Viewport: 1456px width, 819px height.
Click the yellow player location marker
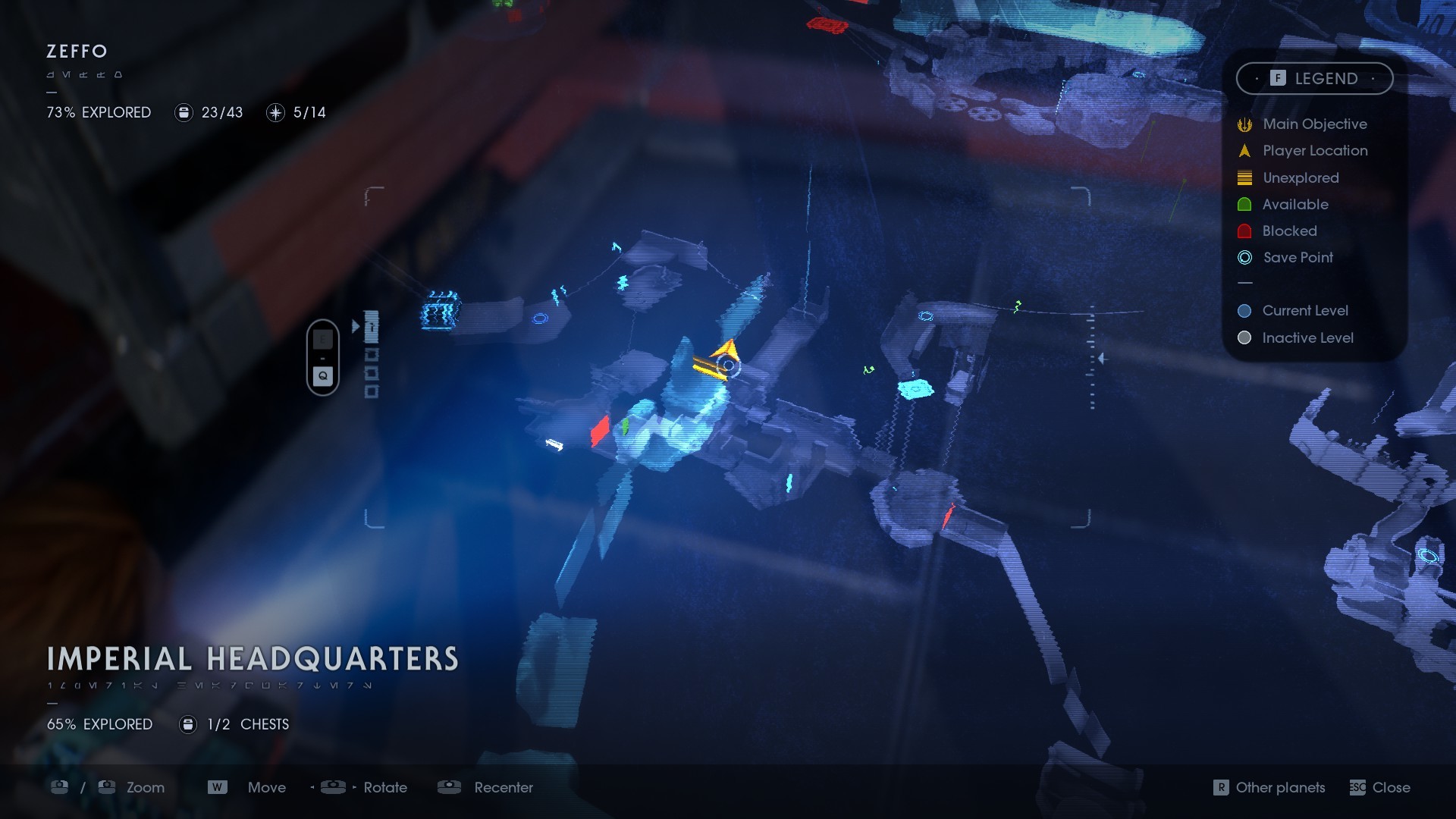pos(726,353)
